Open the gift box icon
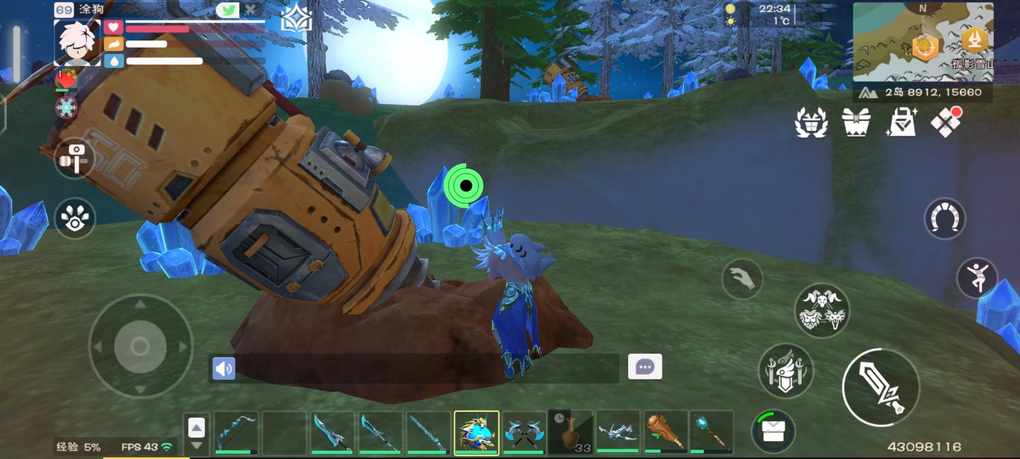Screen dimensions: 1020x459 click(856, 123)
